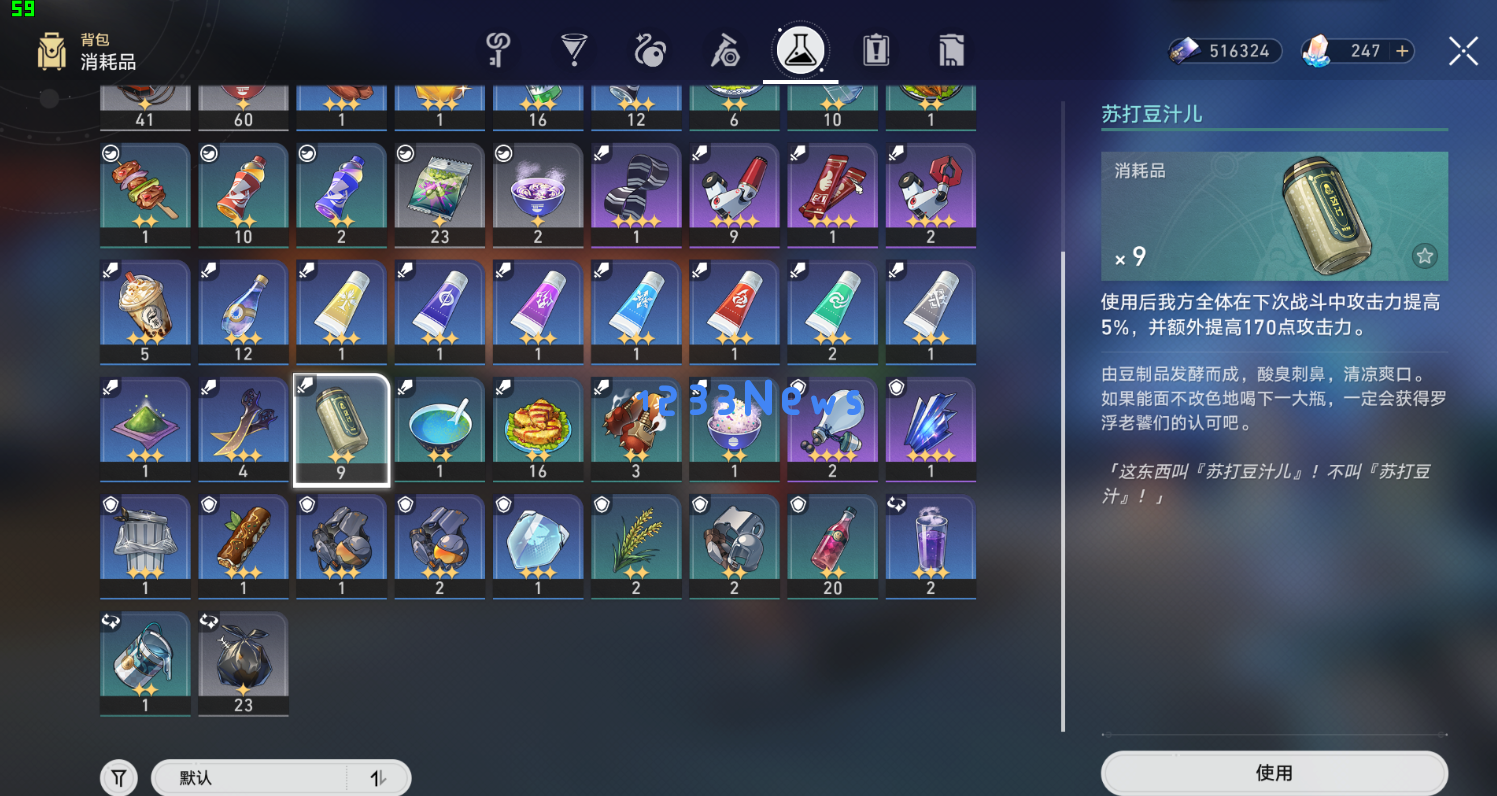Toggle the sort order arrows
This screenshot has width=1497, height=796.
378,778
